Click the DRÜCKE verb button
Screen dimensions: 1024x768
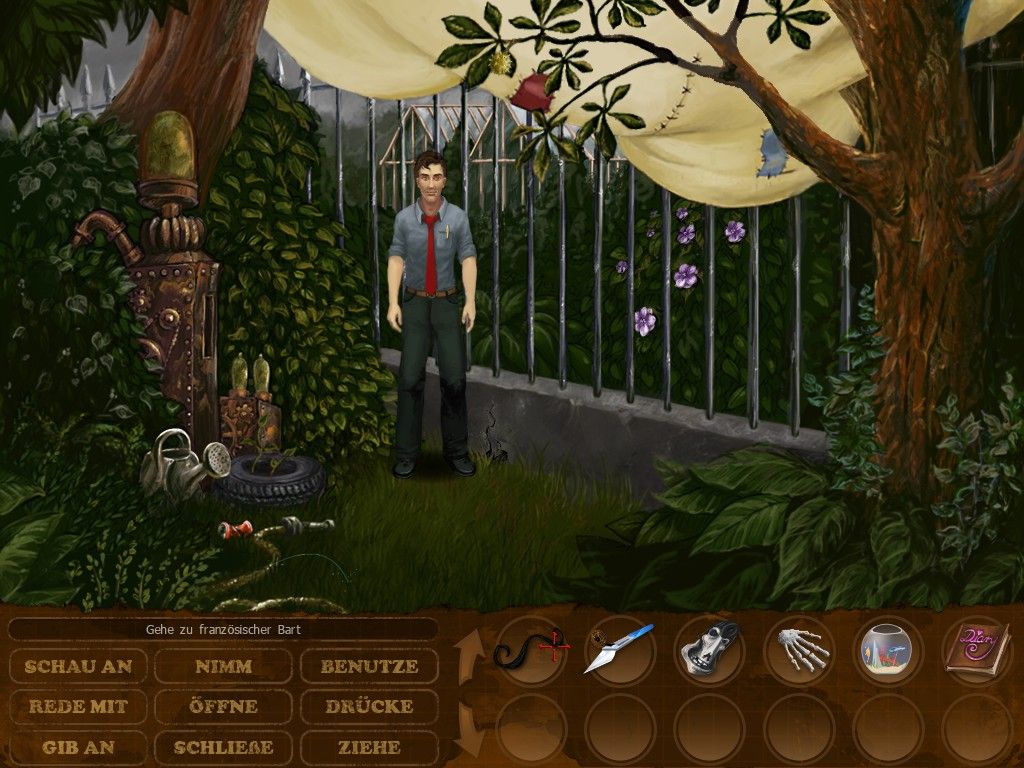(370, 706)
